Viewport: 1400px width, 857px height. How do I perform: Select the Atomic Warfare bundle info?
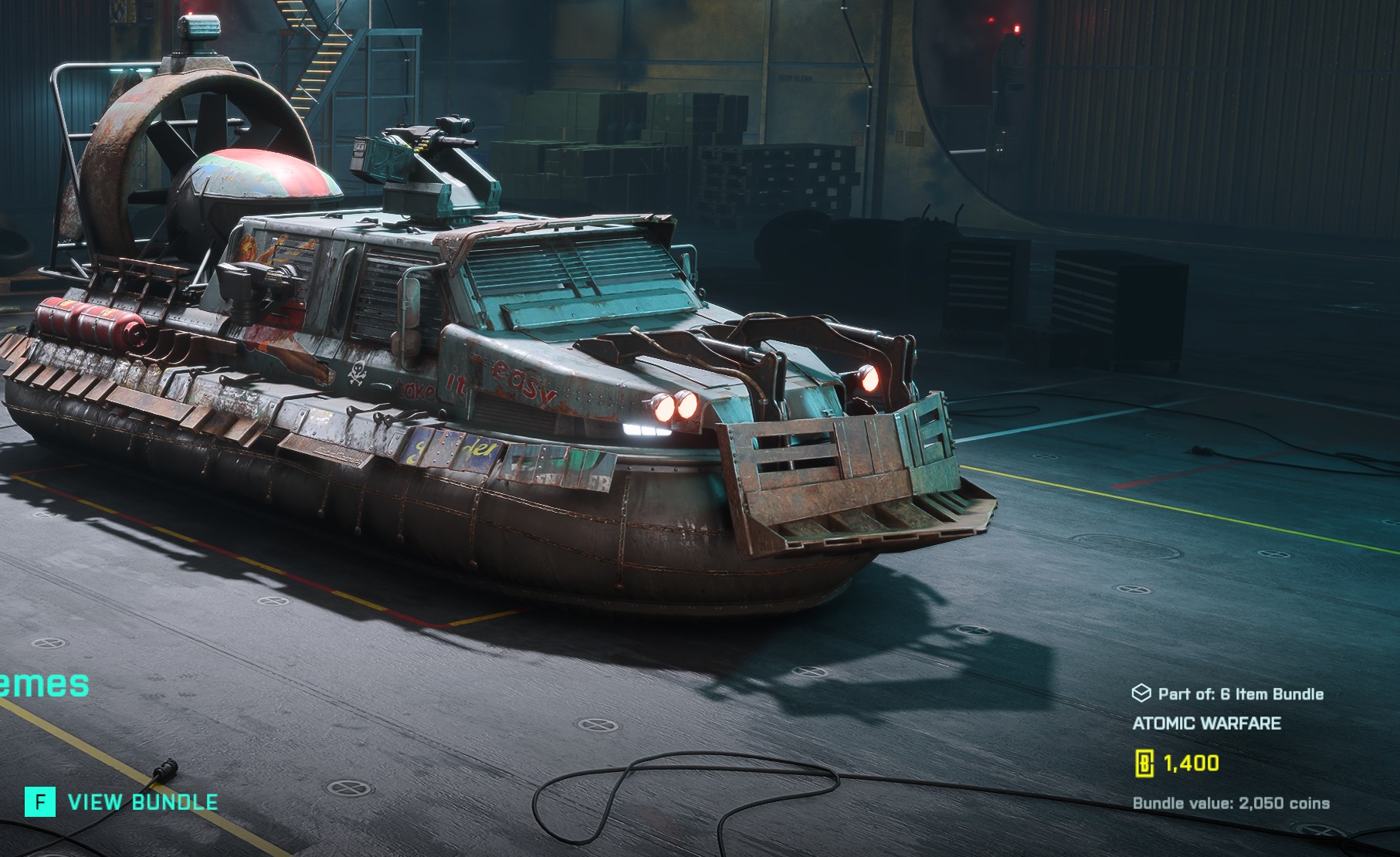coord(1206,723)
